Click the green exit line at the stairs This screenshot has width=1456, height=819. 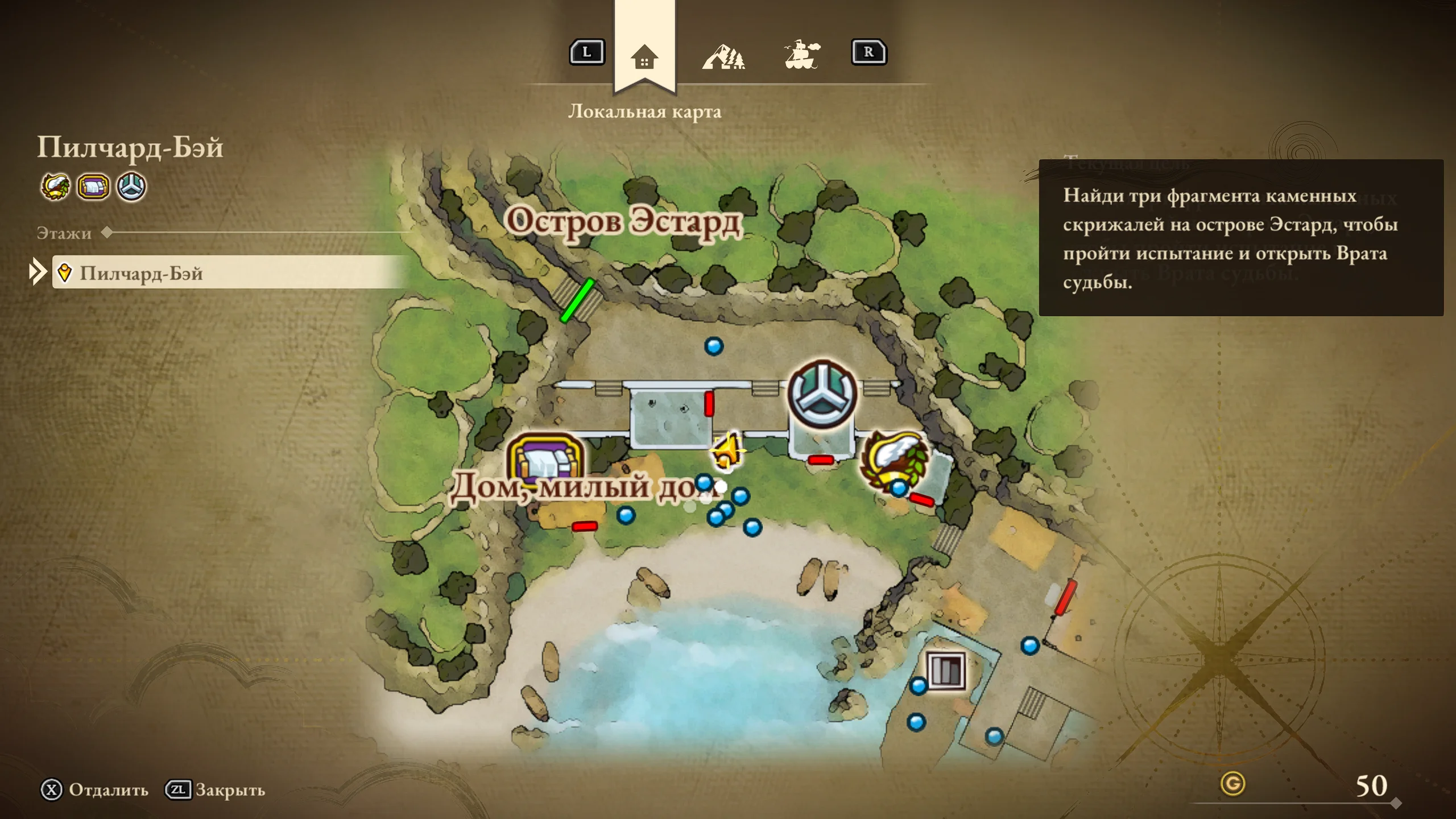577,300
